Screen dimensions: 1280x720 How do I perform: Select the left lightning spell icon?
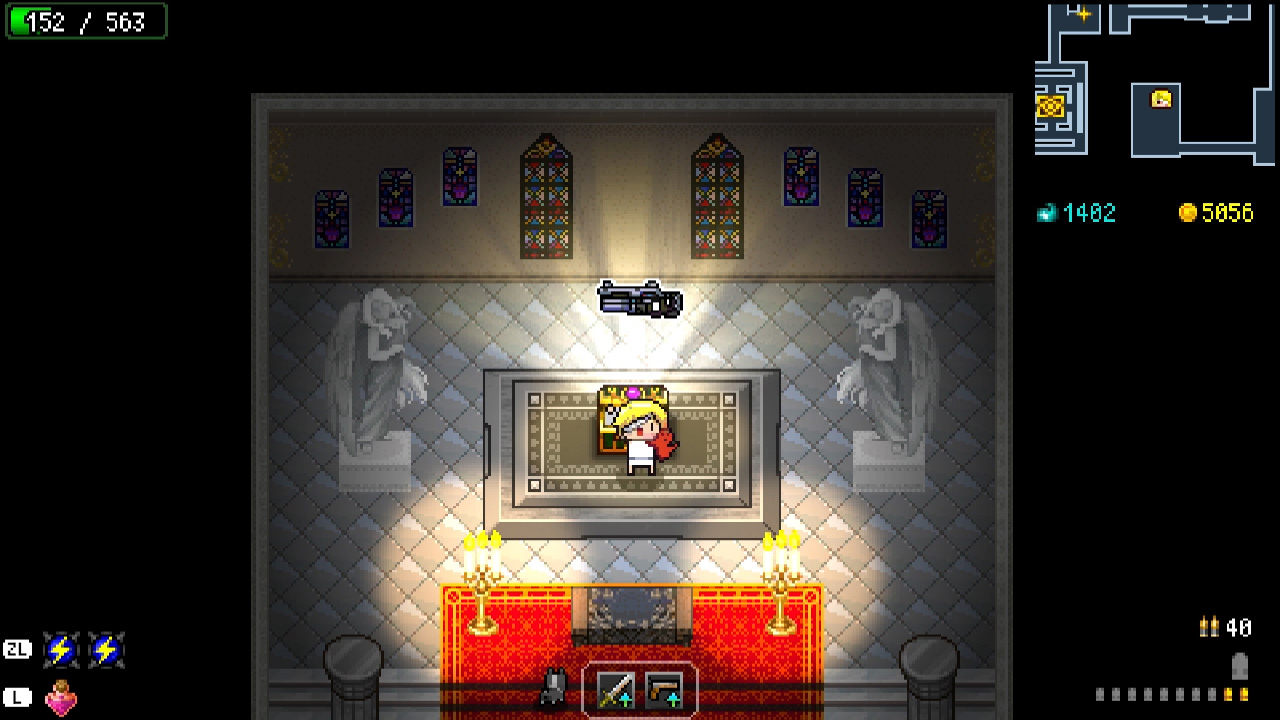(x=62, y=649)
